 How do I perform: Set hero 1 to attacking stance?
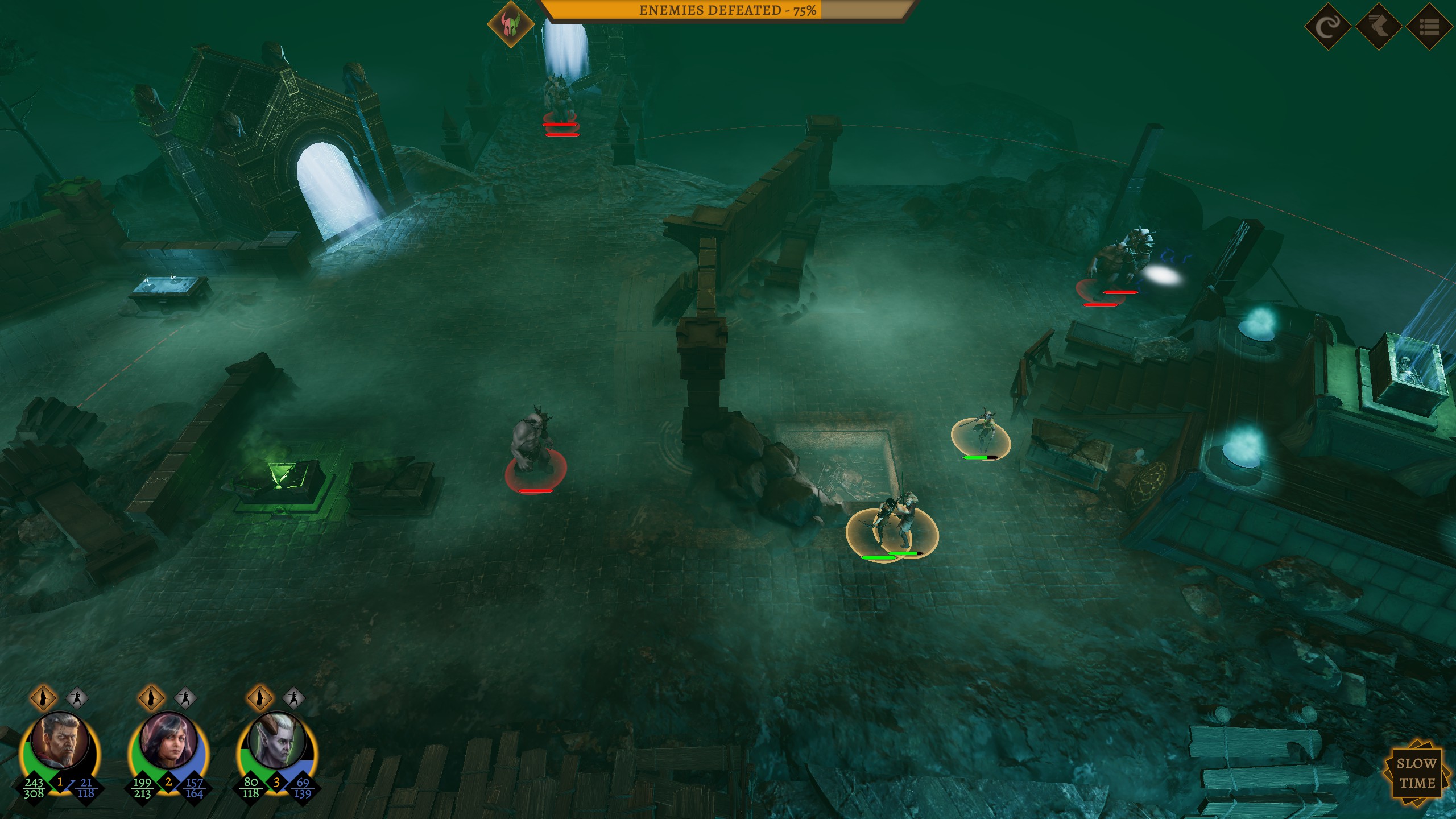click(x=77, y=697)
